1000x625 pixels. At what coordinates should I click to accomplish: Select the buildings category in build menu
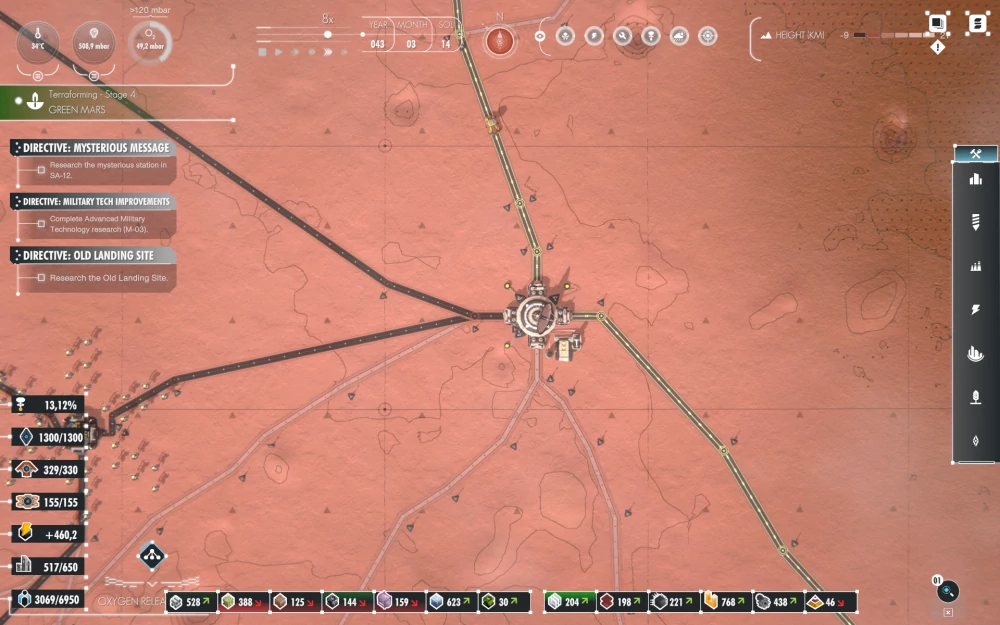click(976, 180)
